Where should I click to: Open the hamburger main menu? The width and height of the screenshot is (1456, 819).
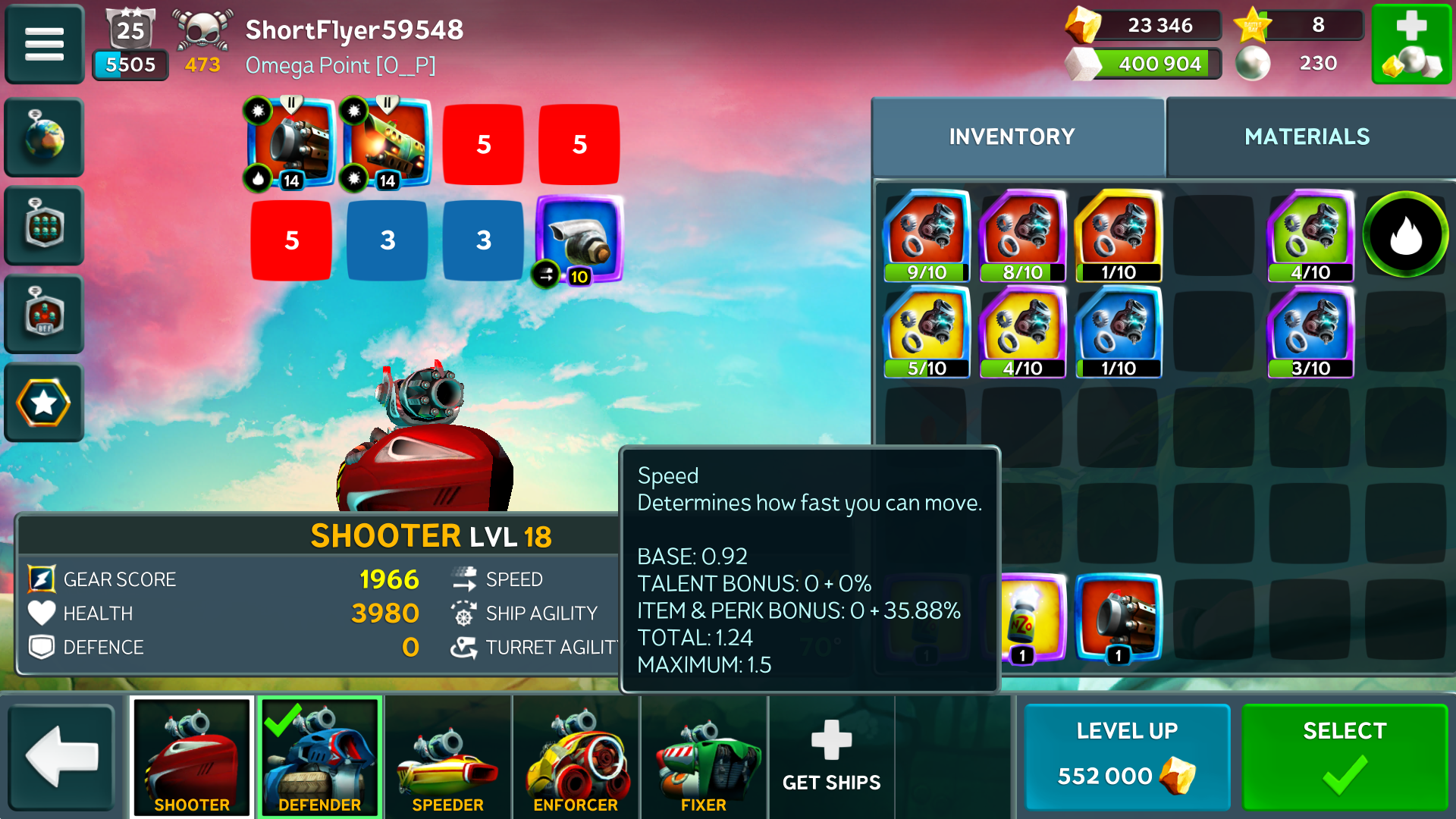(44, 44)
